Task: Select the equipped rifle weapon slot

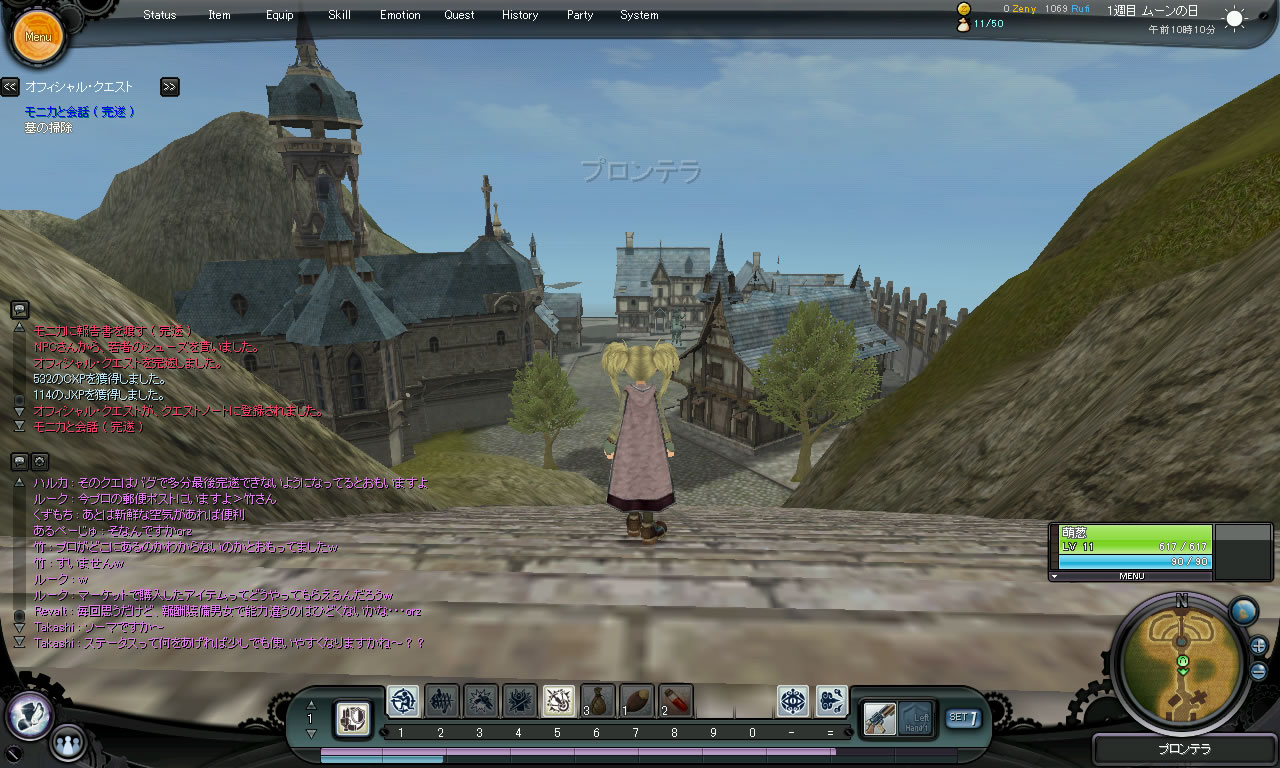Action: [x=880, y=718]
